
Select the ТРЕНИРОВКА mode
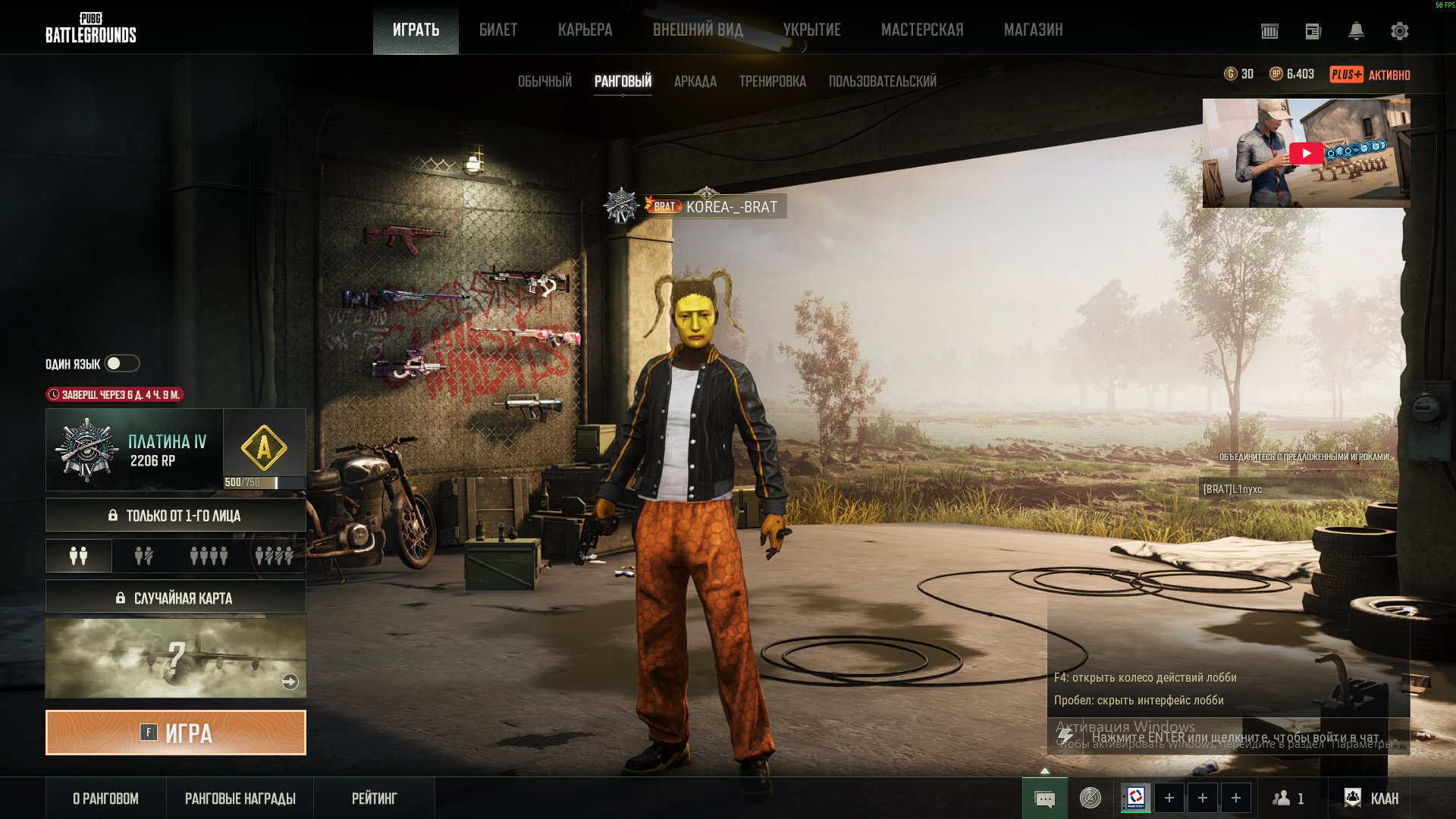click(x=772, y=81)
